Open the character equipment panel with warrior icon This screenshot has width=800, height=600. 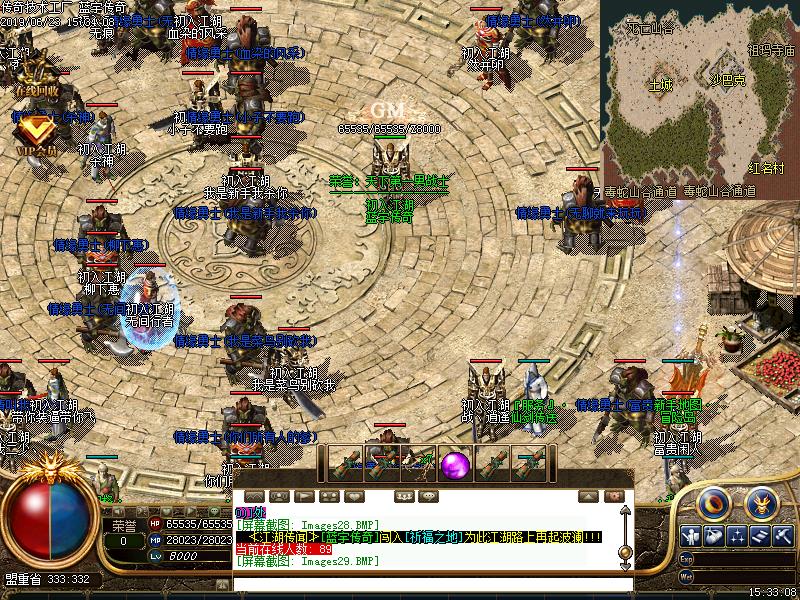(690, 536)
